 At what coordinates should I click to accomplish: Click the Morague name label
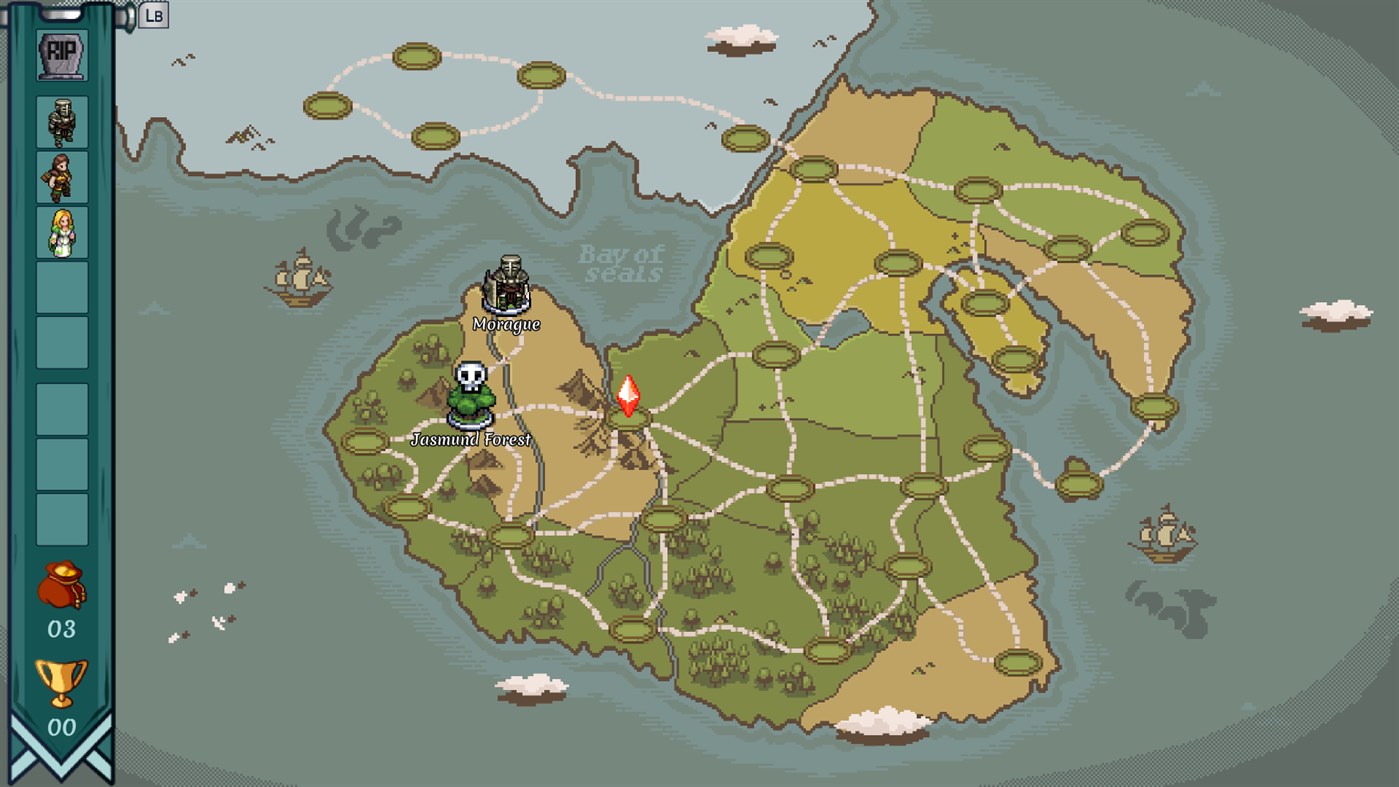[505, 325]
